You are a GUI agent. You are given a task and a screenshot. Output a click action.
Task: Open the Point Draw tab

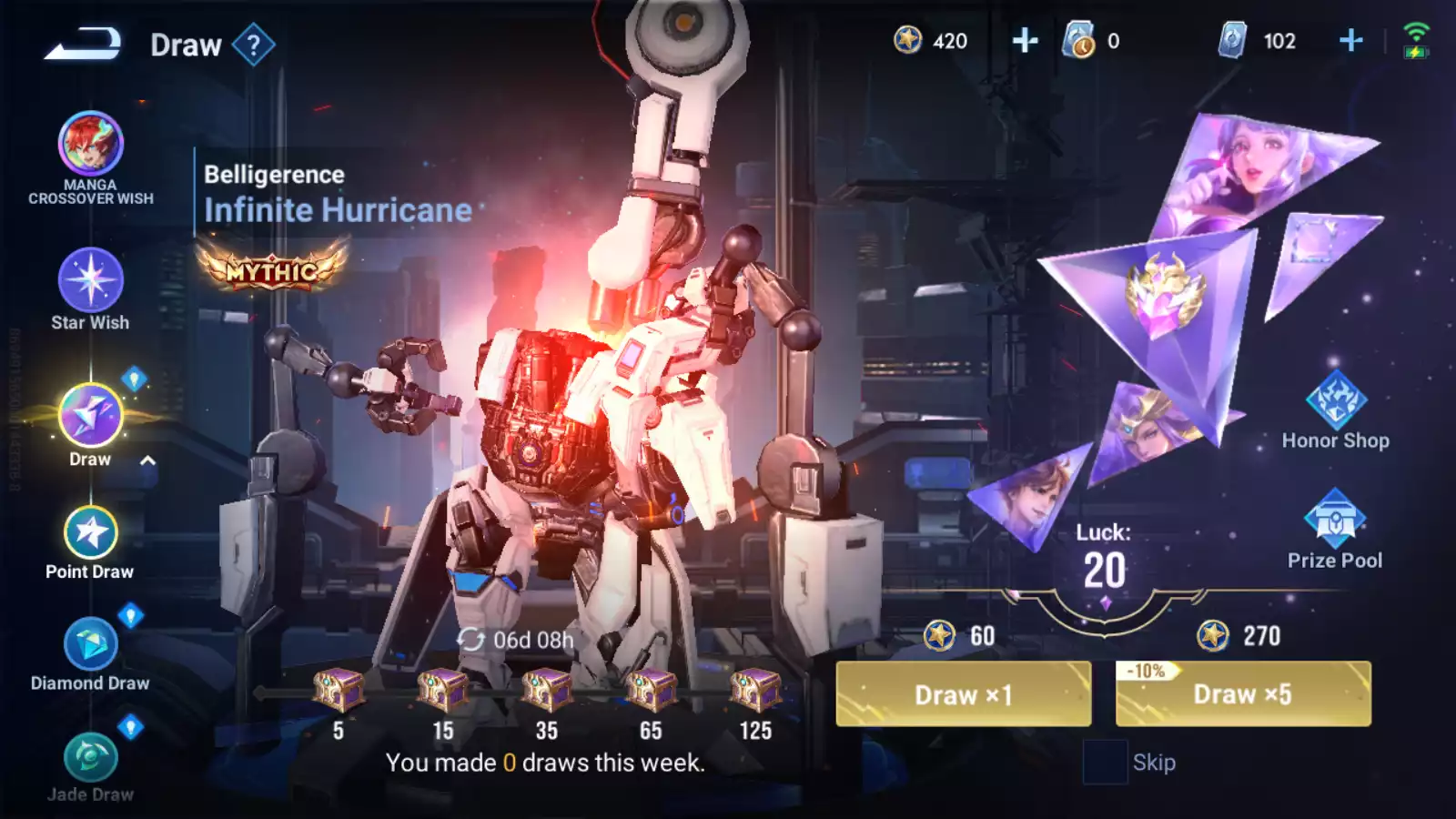[x=90, y=534]
